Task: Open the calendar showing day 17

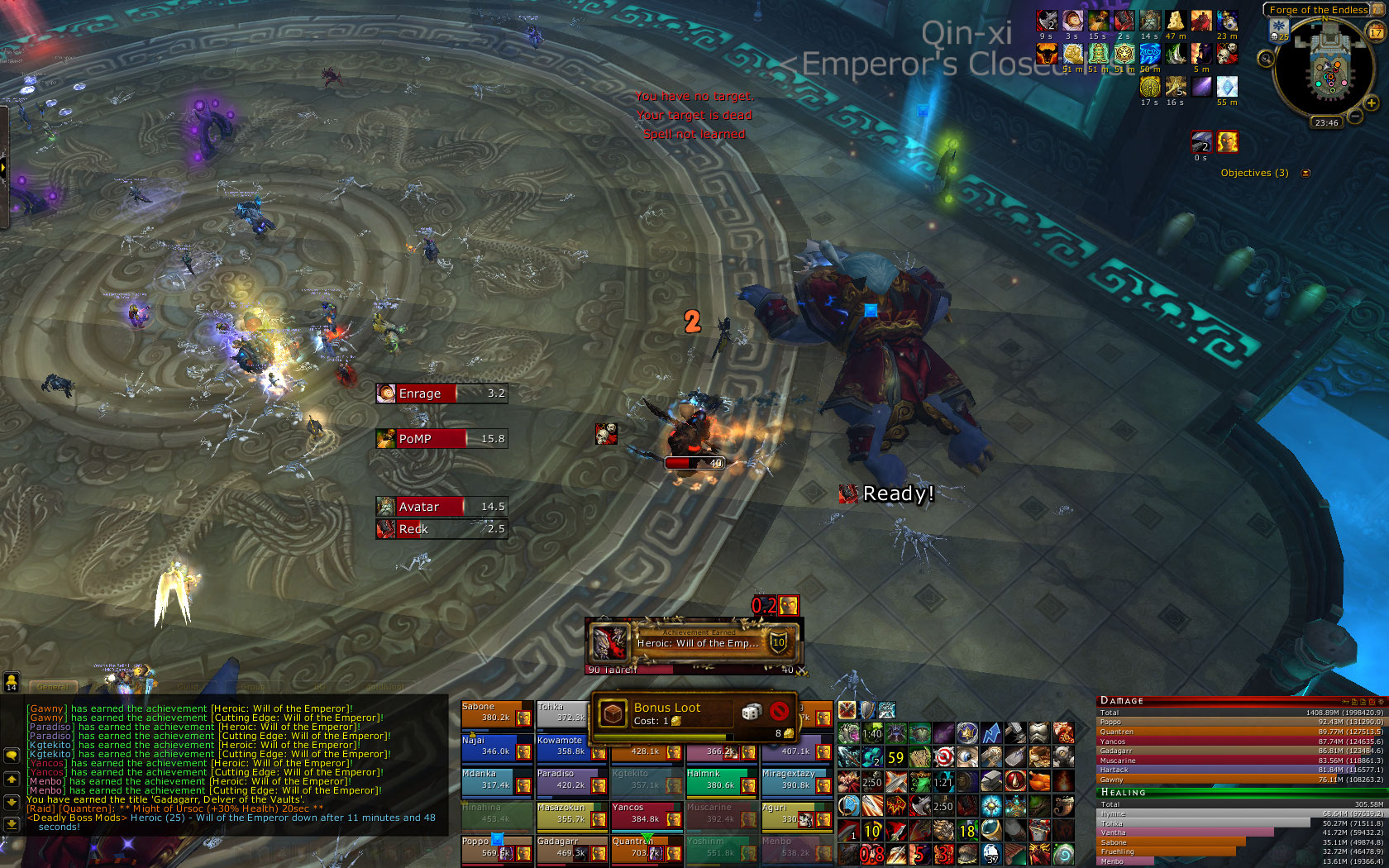Action: [1376, 31]
